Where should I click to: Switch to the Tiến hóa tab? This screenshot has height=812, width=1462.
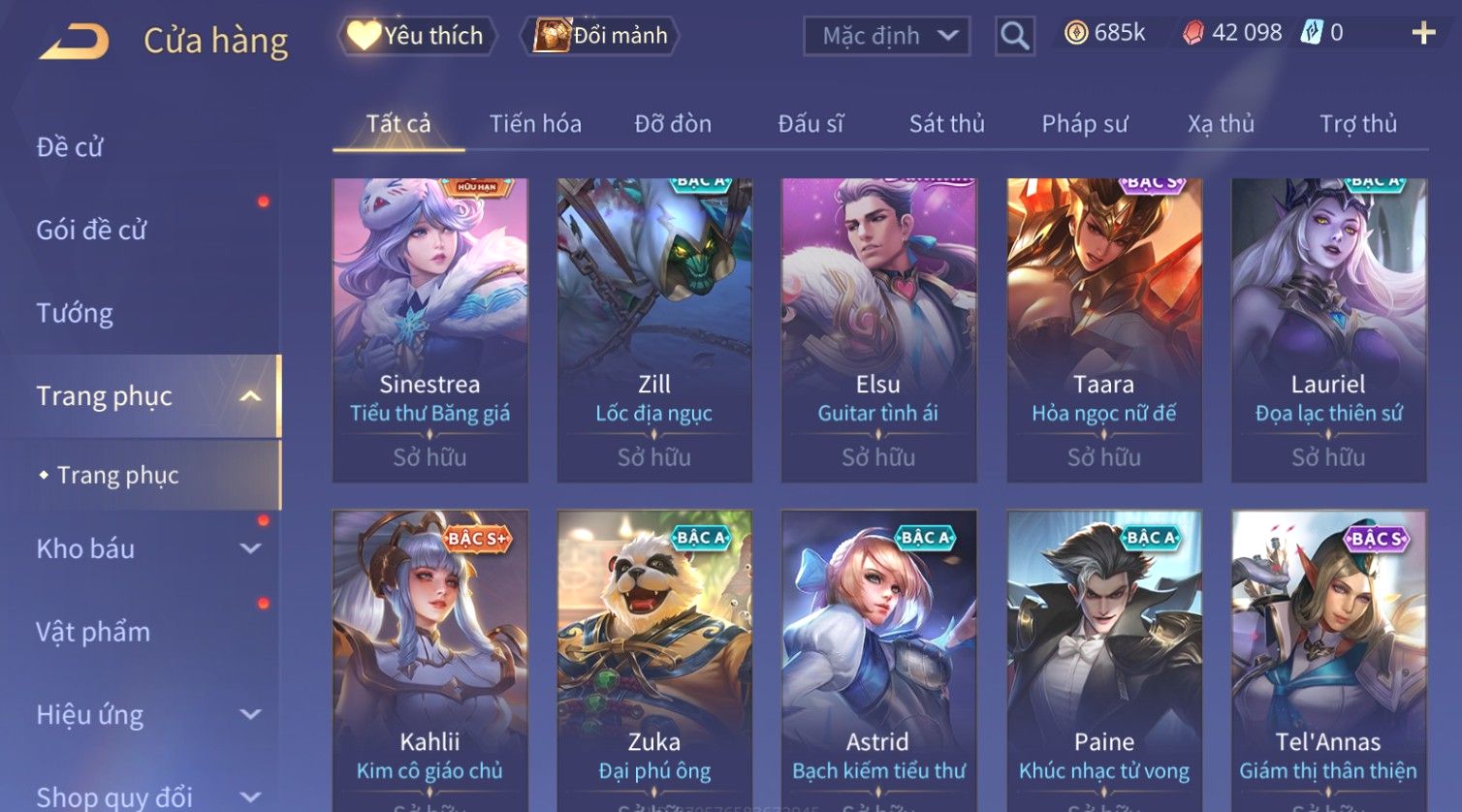tap(535, 124)
